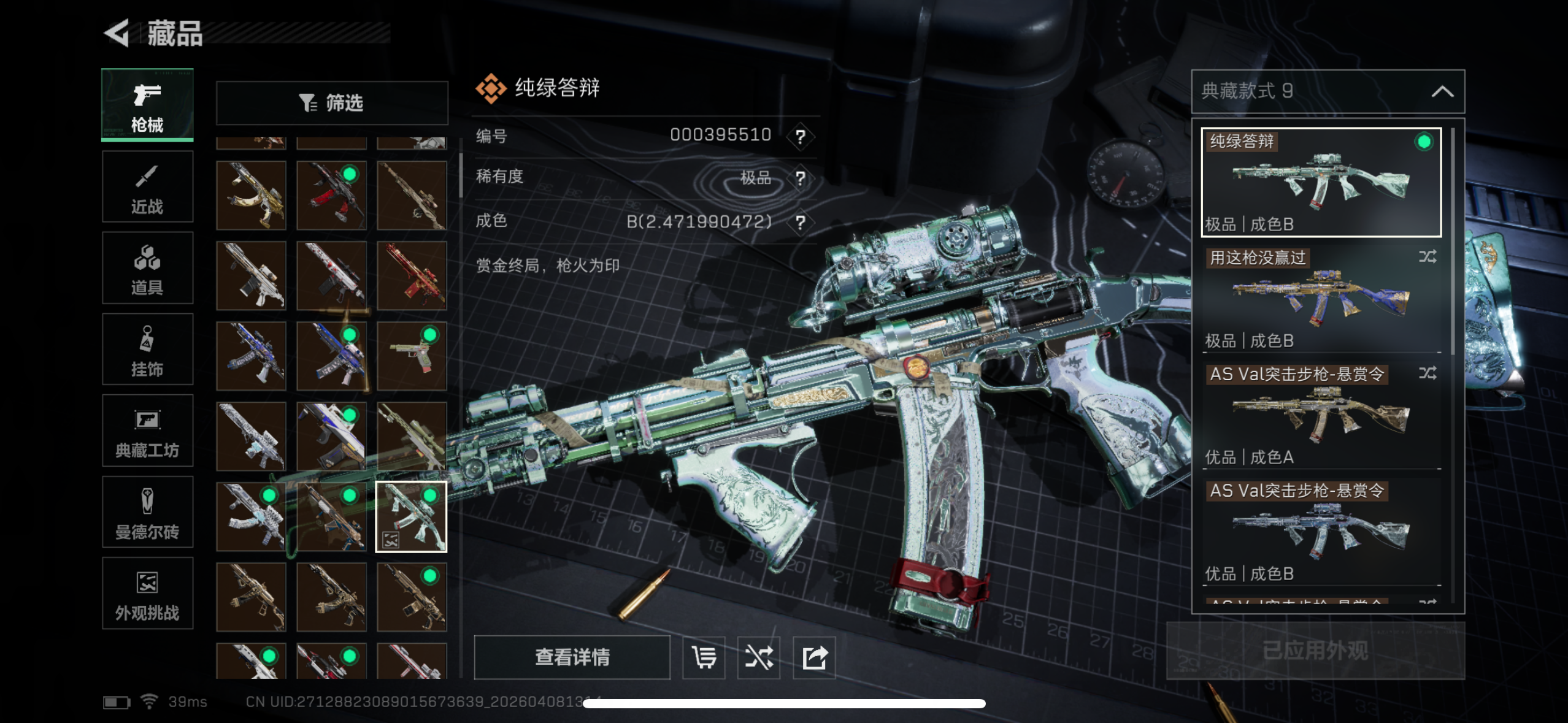
Task: Click the 编号 serial number help icon
Action: [x=801, y=136]
